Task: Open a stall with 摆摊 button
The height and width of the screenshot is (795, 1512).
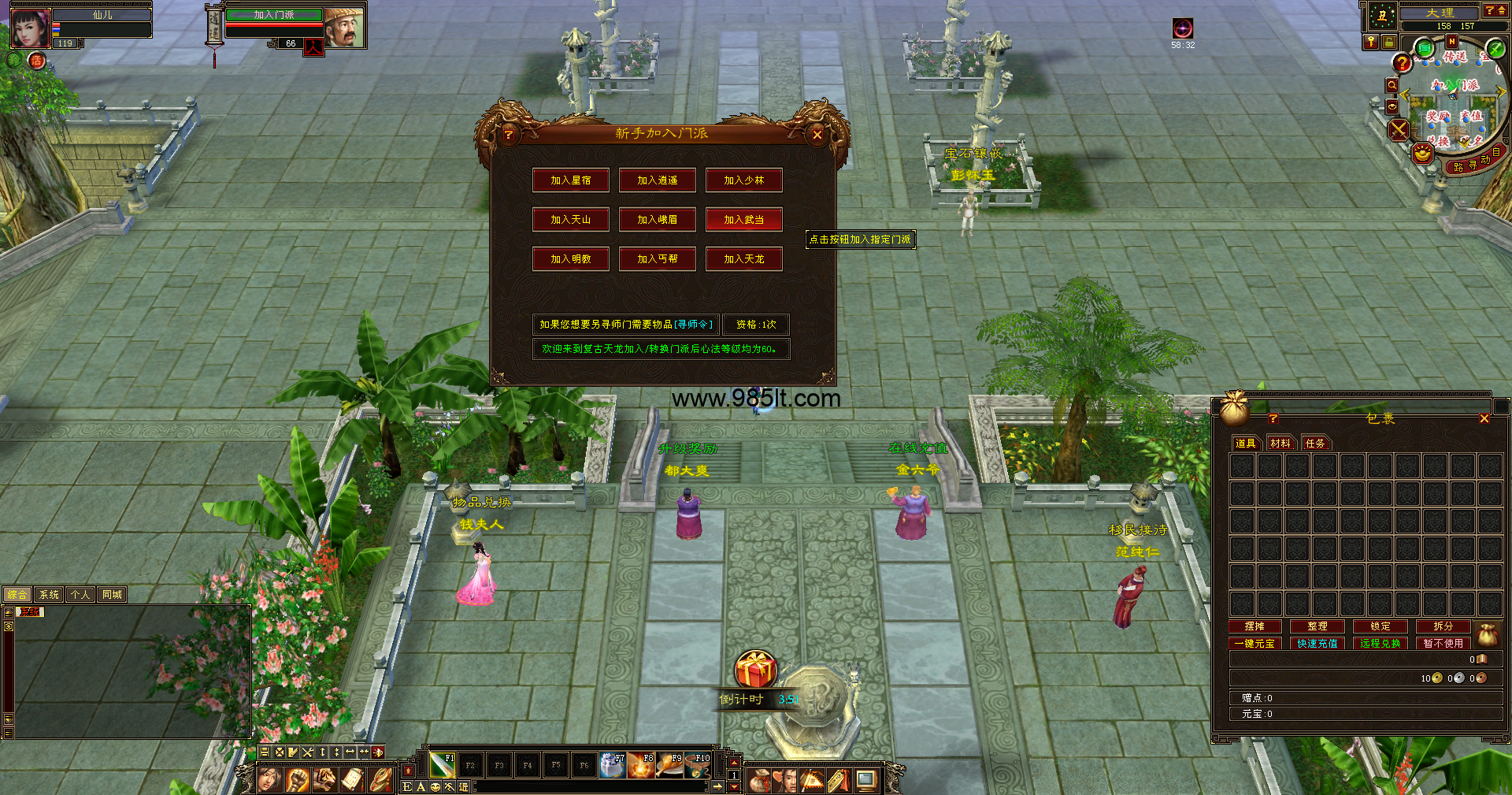Action: 1254,626
